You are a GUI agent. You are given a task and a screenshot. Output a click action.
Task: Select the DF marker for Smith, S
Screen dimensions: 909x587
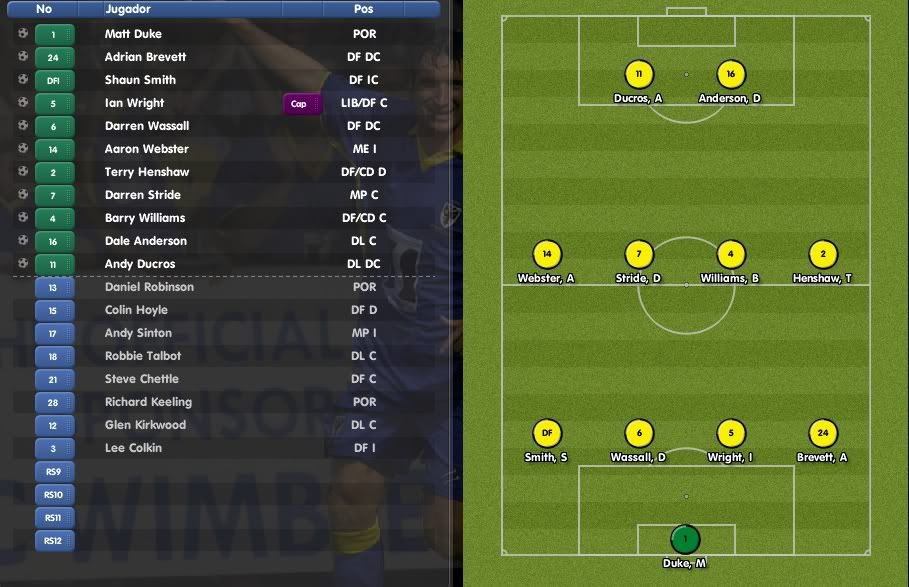tap(546, 433)
